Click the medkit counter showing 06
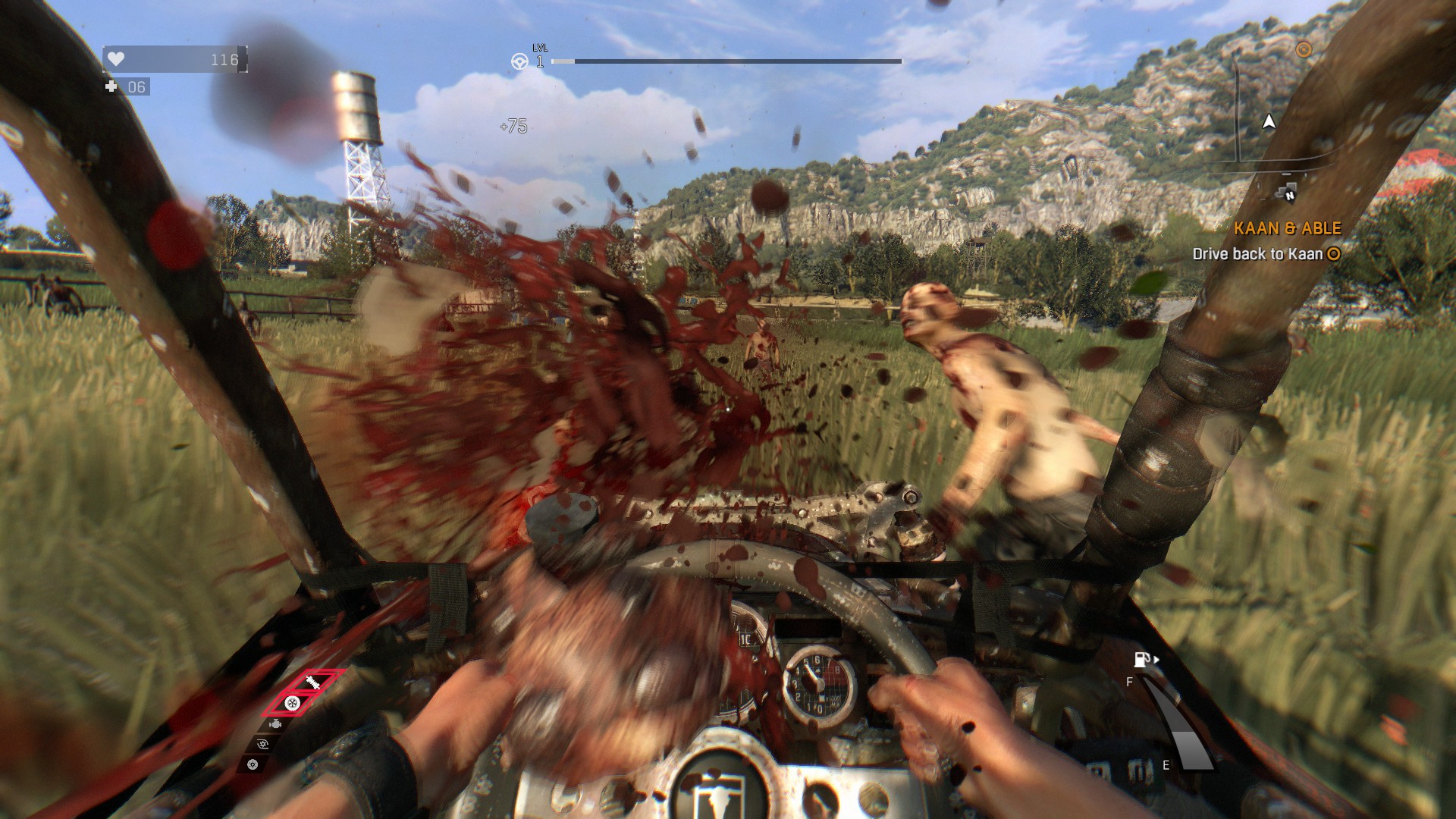The image size is (1456, 819). click(136, 87)
